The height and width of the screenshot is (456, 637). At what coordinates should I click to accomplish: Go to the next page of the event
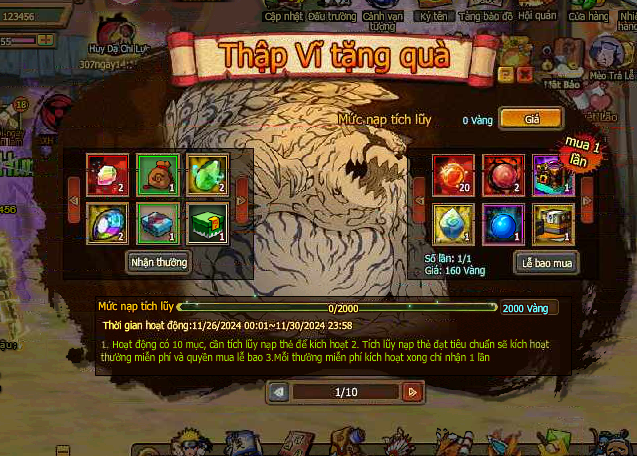click(x=411, y=392)
